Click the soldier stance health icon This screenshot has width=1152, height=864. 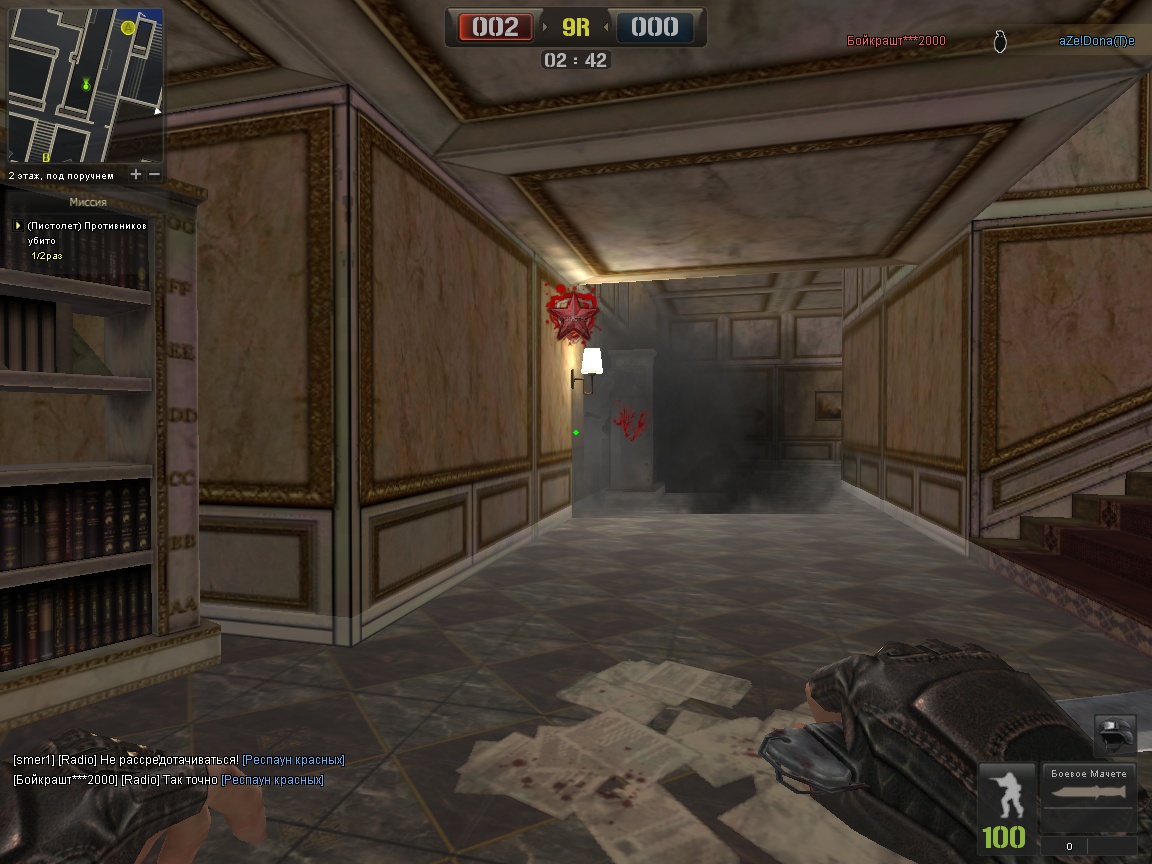pyautogui.click(x=1004, y=796)
